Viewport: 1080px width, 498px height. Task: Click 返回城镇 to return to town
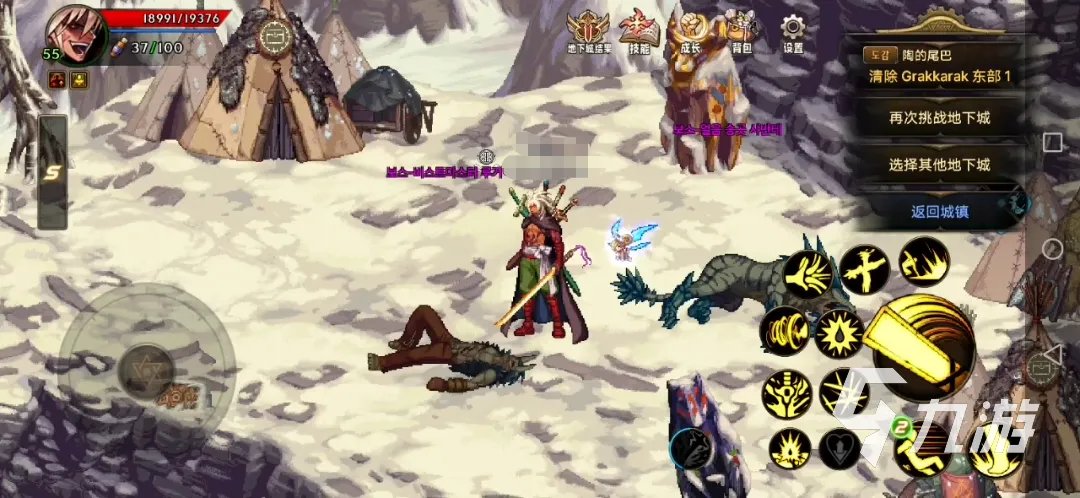point(938,211)
